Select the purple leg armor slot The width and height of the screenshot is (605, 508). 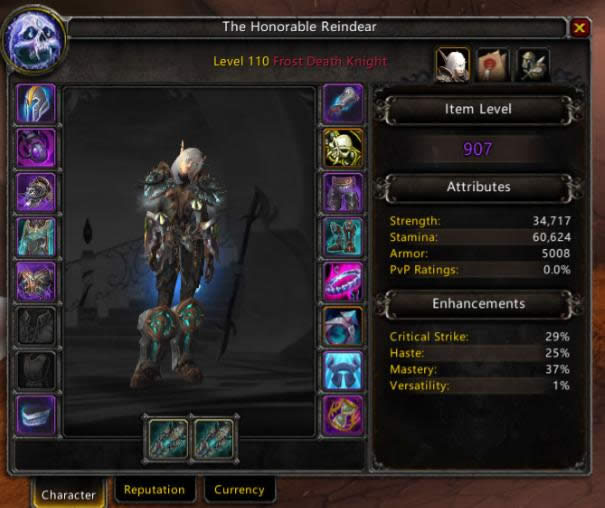pos(342,192)
